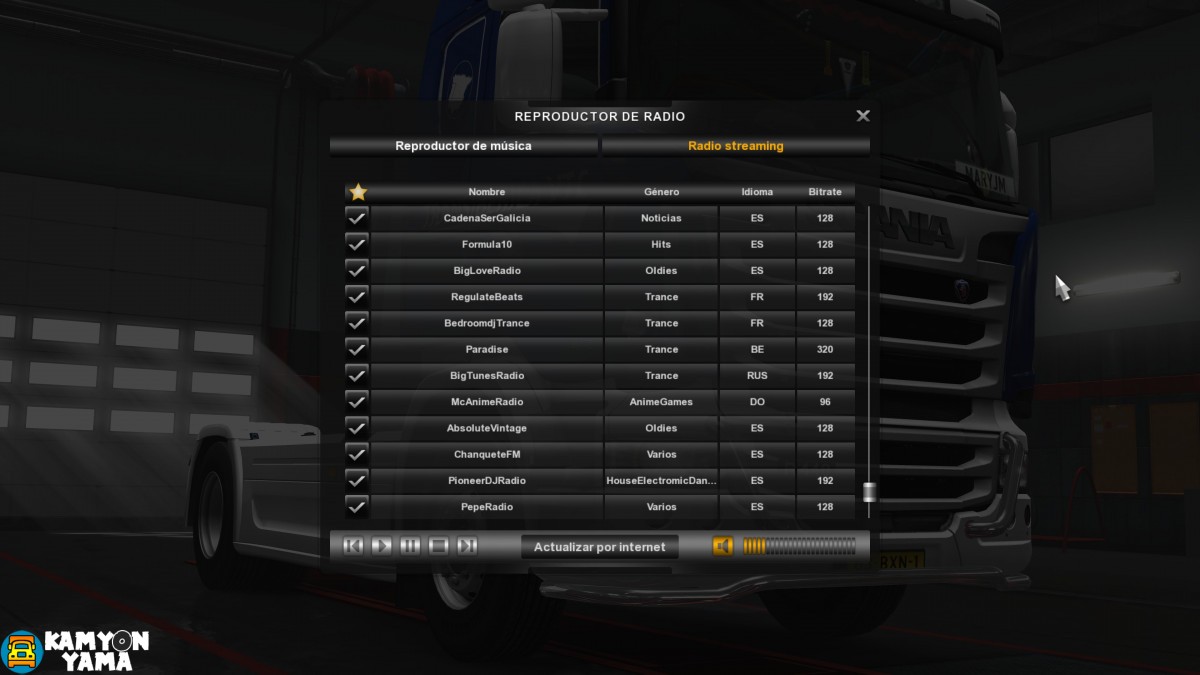Choose McAnimeRadio from the list
Screen dimensions: 1200x675
tap(487, 402)
